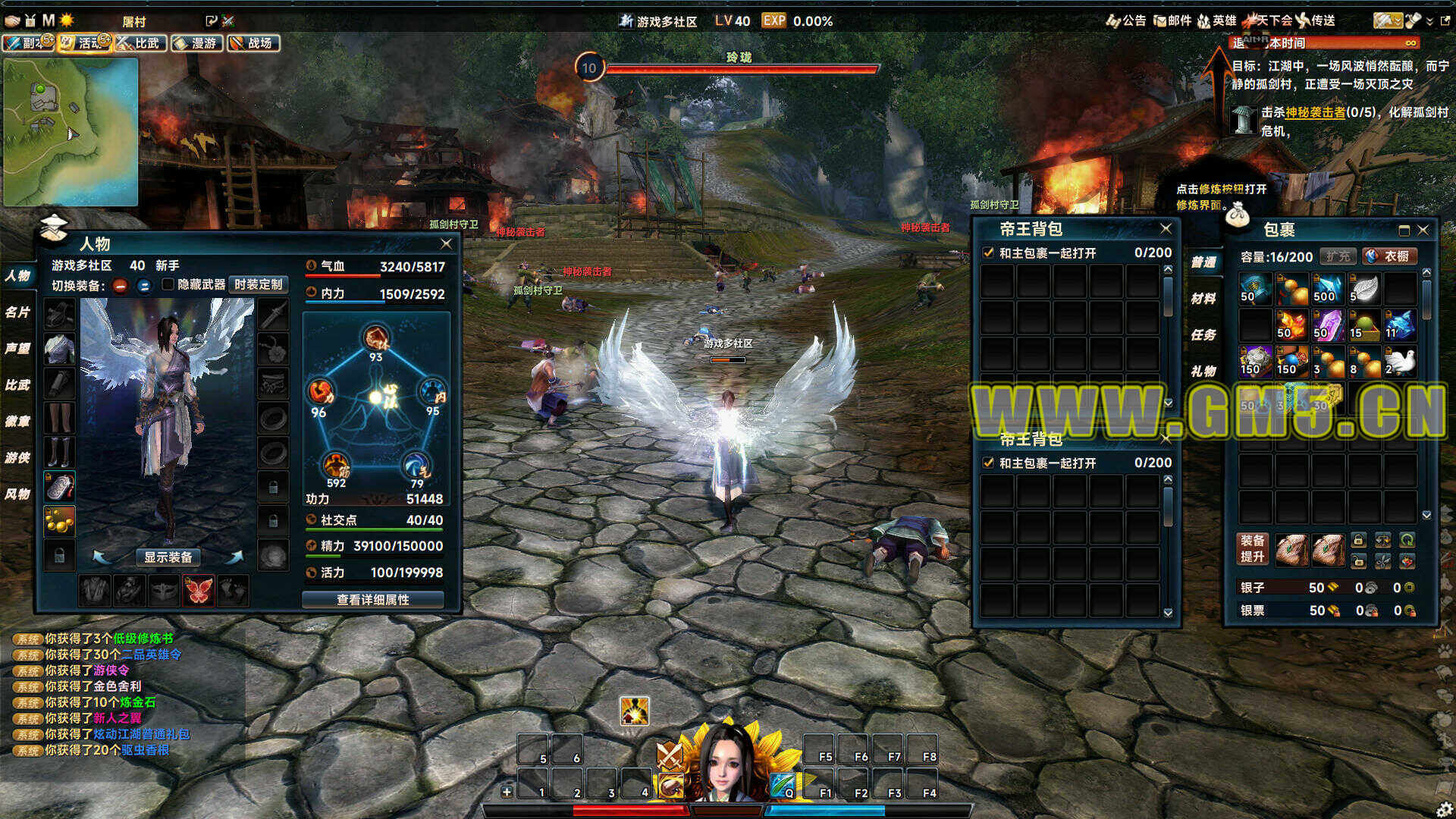Select the 任务 bag category tab
Viewport: 1456px width, 819px height.
(x=1203, y=334)
